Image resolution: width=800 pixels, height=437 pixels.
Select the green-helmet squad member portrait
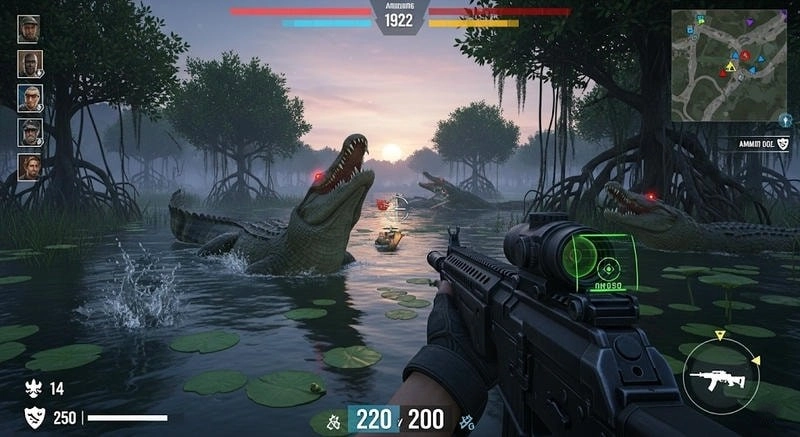(x=29, y=28)
